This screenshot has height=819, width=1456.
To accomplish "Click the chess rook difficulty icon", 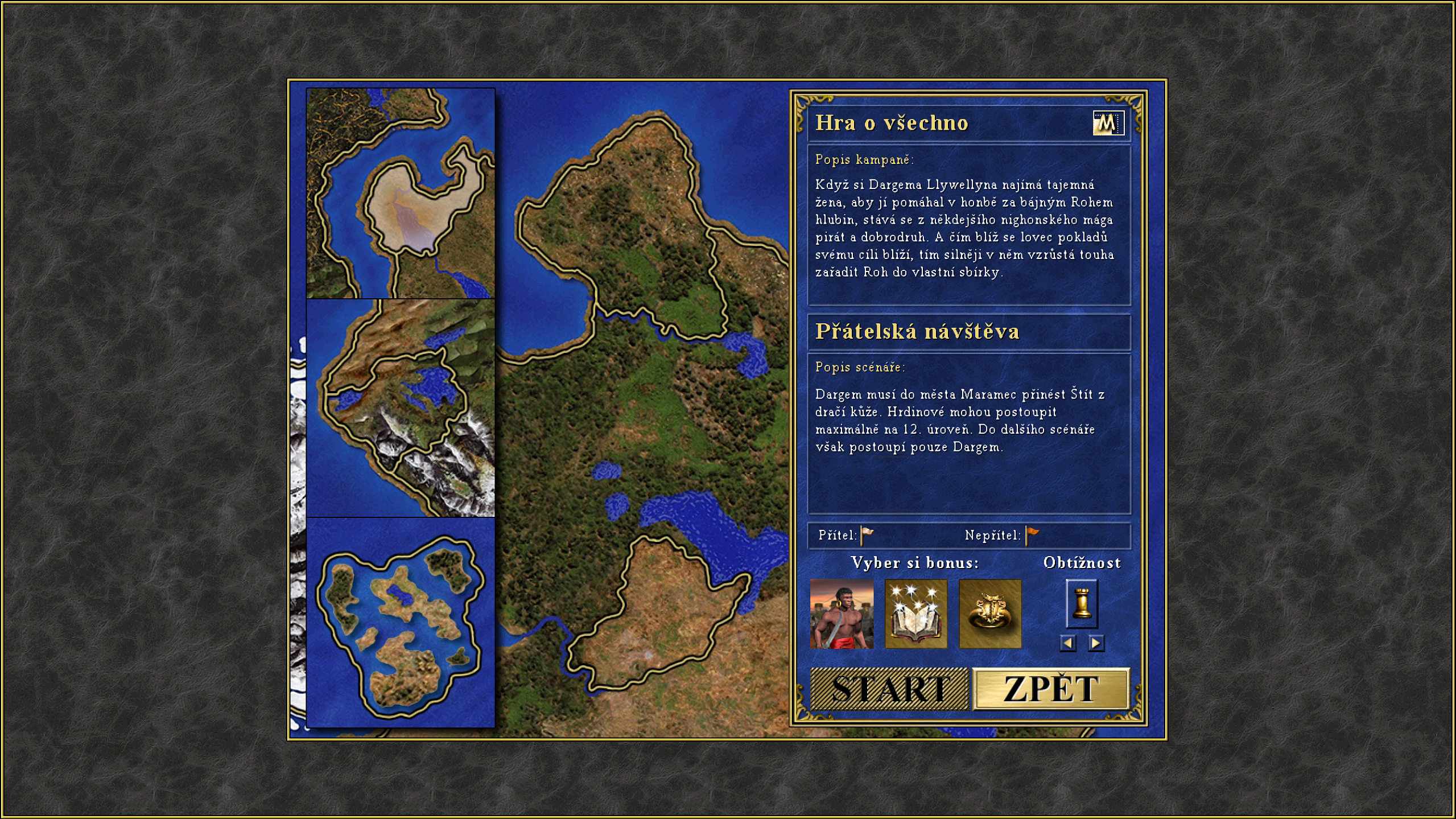I will coord(1082,603).
